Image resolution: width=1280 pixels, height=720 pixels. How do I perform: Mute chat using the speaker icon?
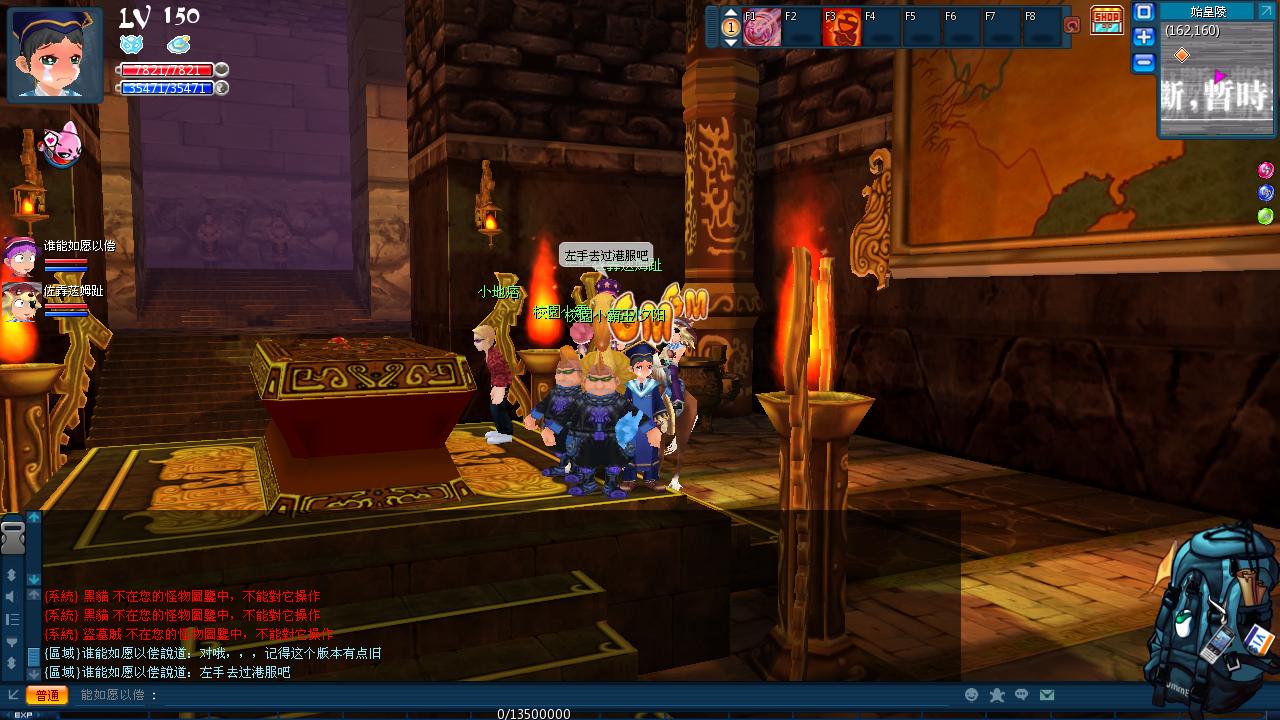(x=10, y=597)
